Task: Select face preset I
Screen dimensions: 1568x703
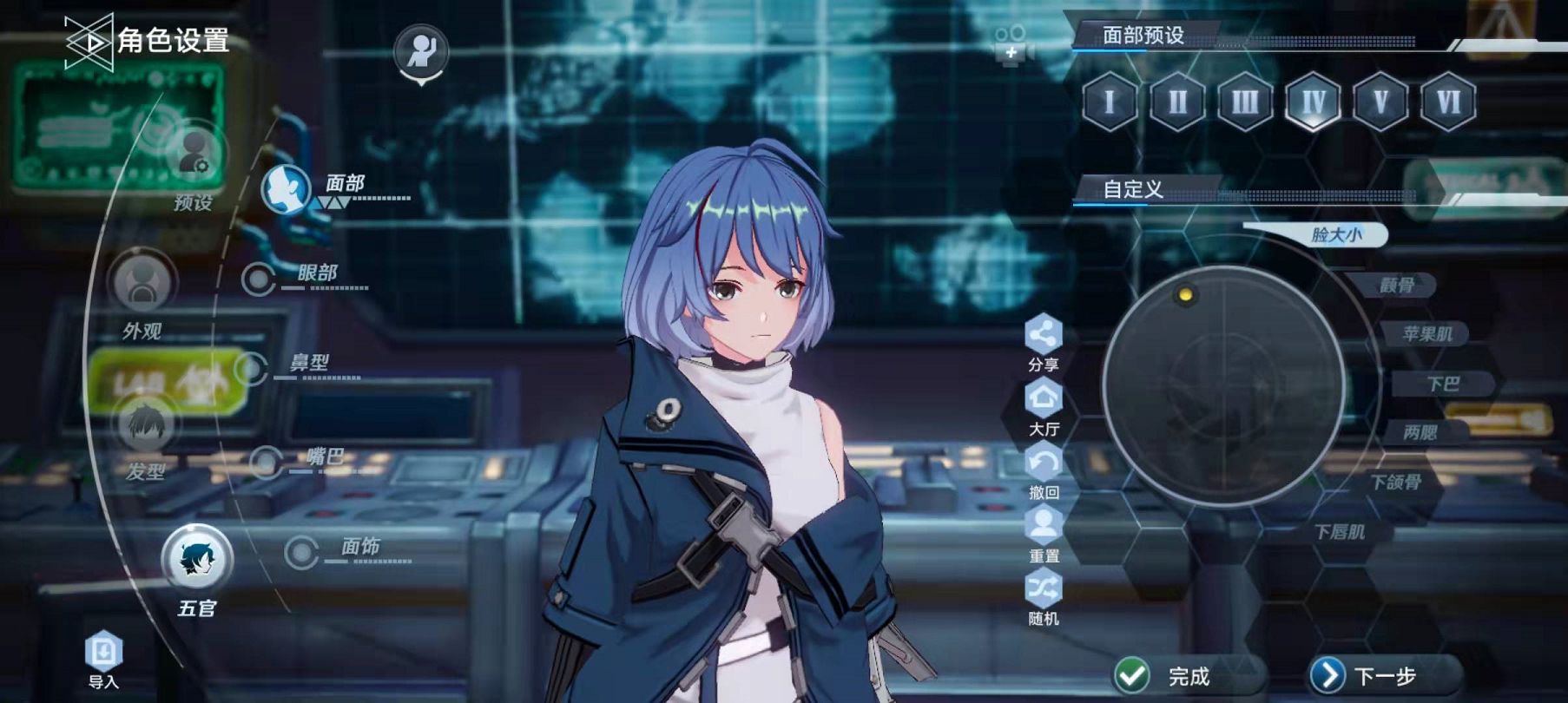Action: click(1110, 102)
